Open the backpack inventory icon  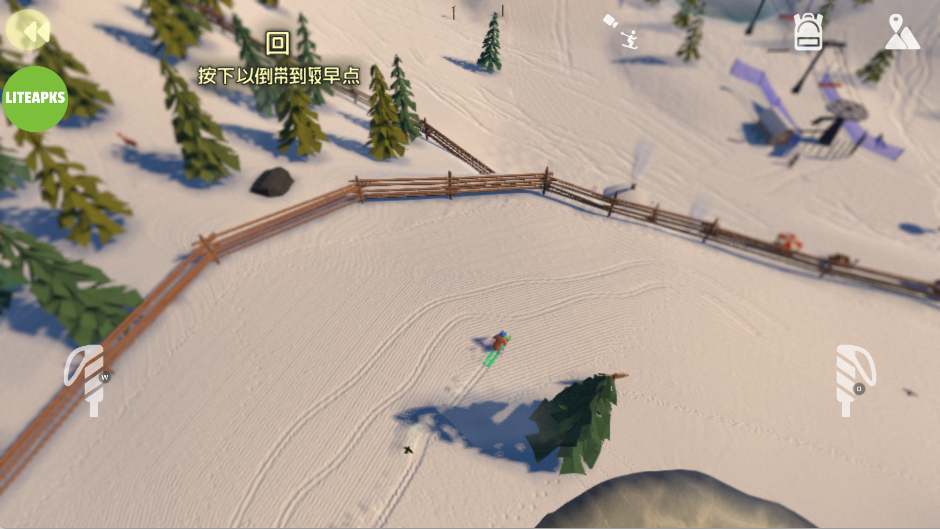point(808,32)
